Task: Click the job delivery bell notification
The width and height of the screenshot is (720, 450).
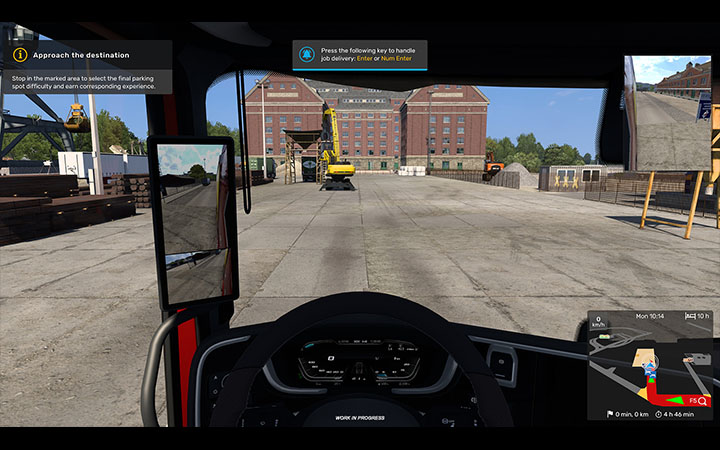Action: click(305, 54)
